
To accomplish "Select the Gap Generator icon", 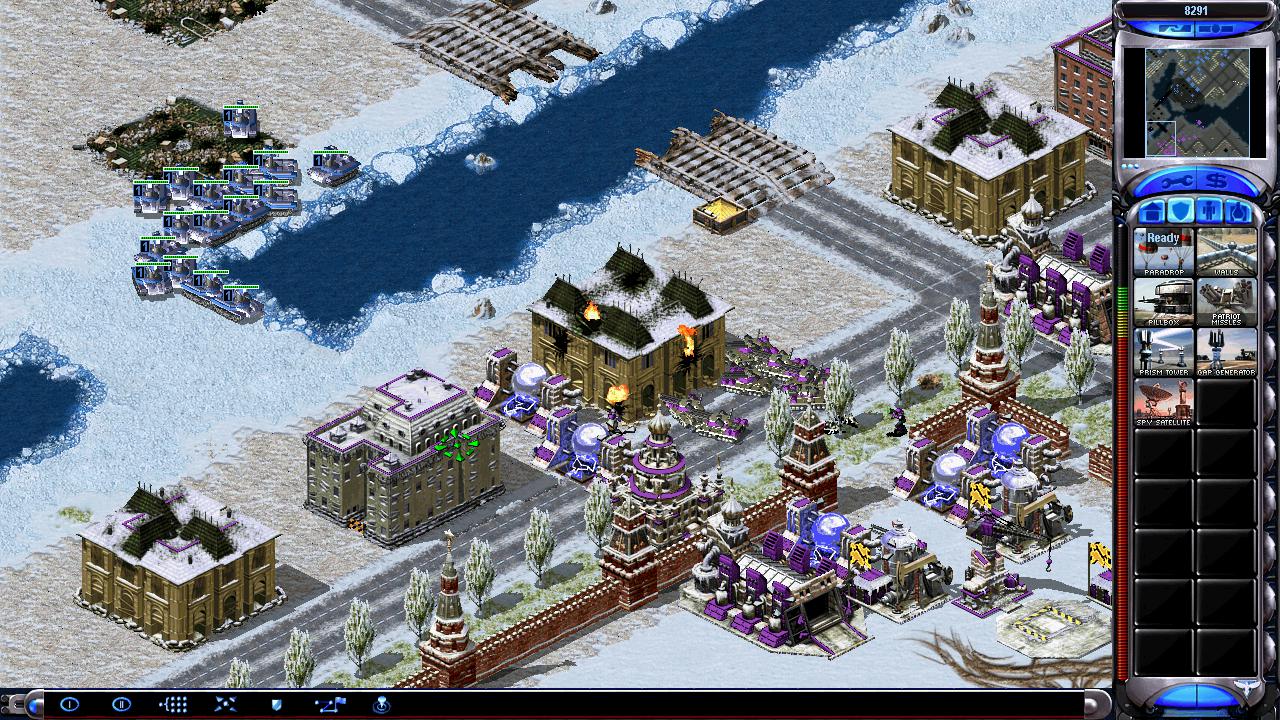I will click(x=1226, y=352).
